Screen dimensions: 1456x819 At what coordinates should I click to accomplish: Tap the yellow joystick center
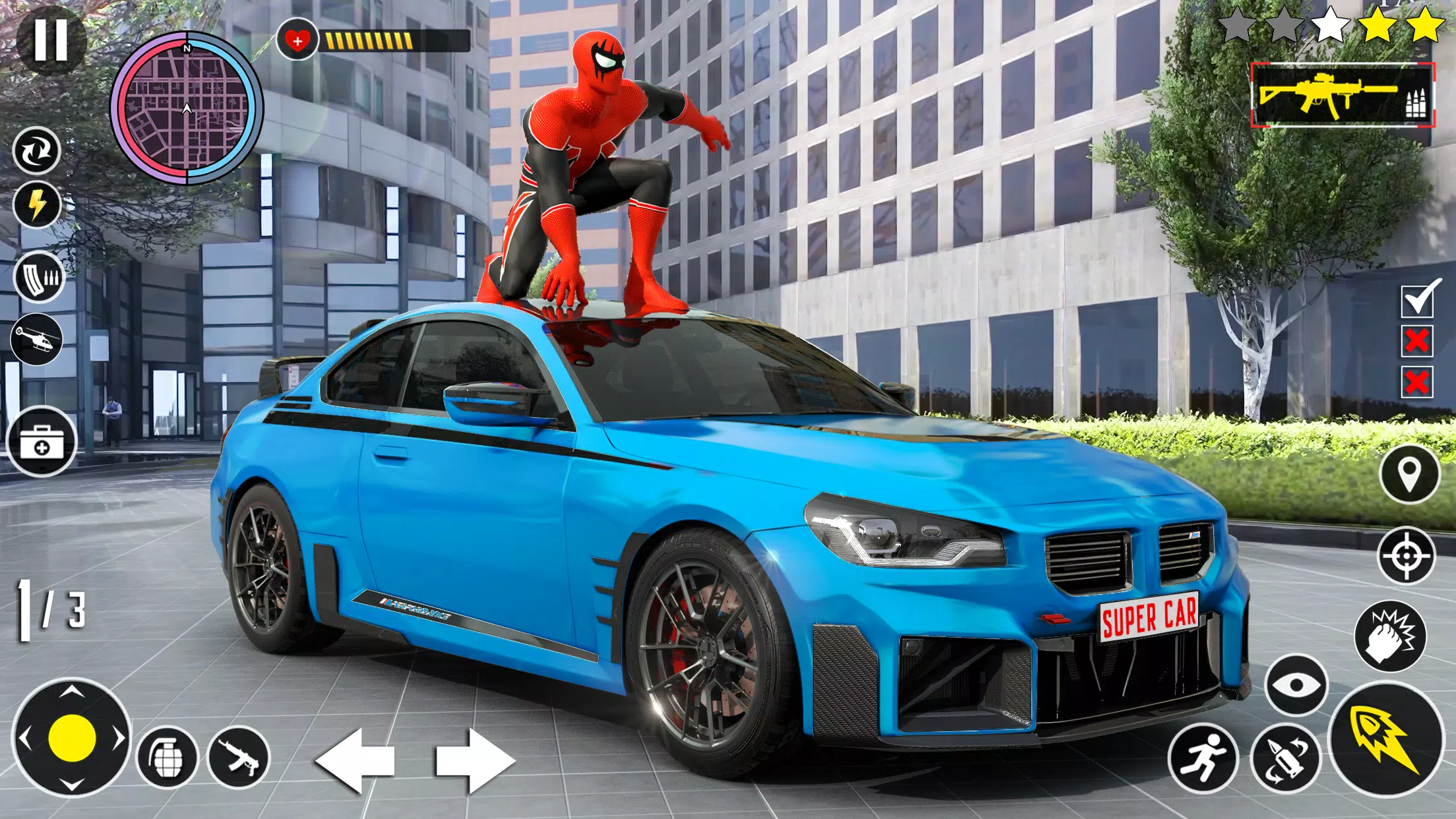(72, 738)
